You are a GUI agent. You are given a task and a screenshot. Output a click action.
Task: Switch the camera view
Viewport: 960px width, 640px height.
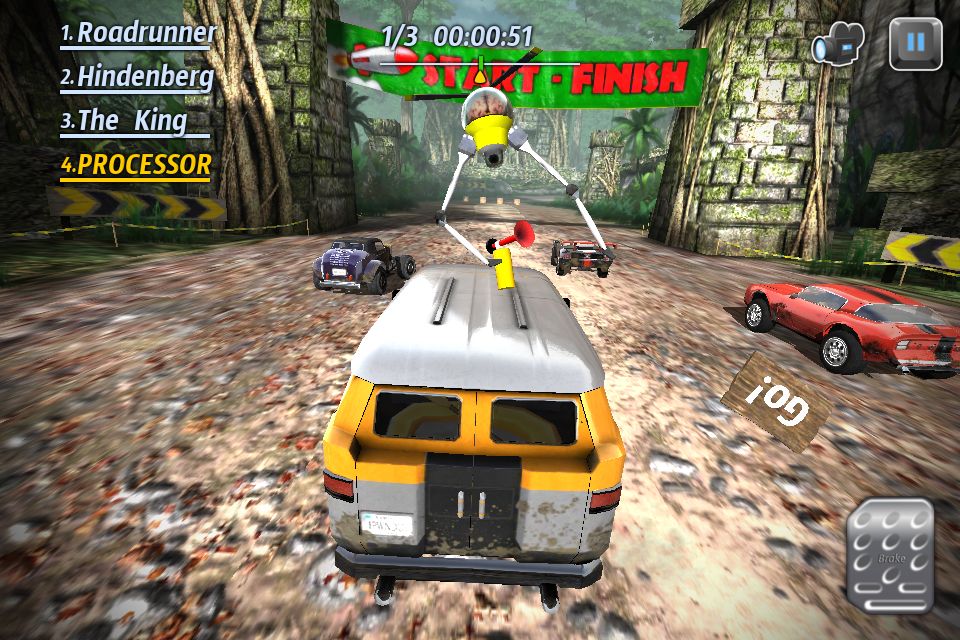point(838,46)
